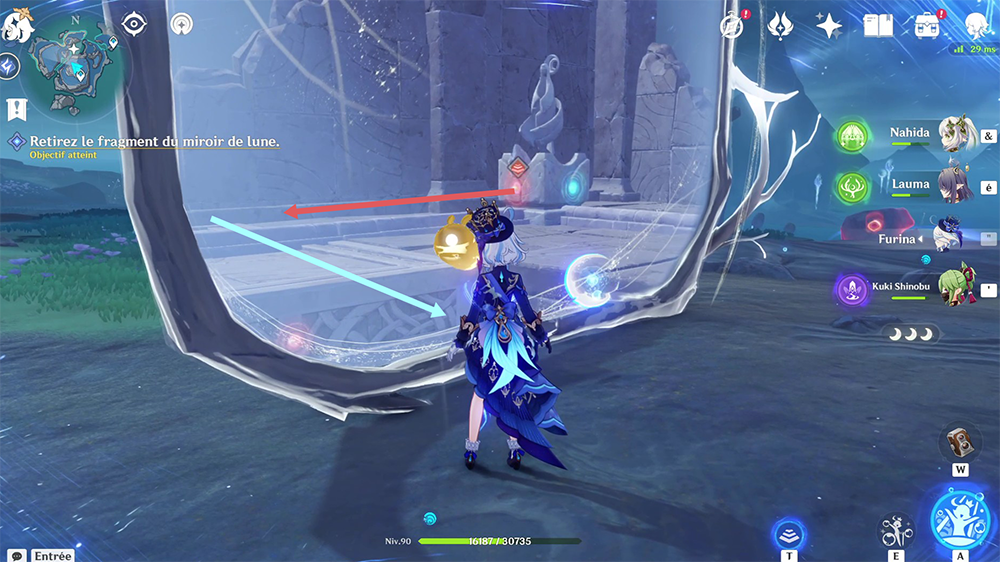Open the quest log banner icon
Viewport: 1000px width, 562px height.
point(15,108)
